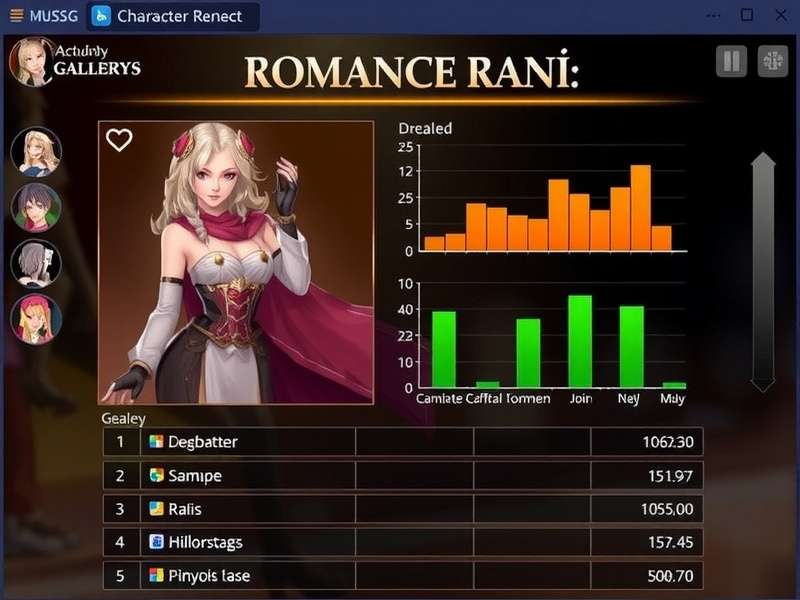Select the red-hooded blonde character avatar
The height and width of the screenshot is (600, 800).
(x=36, y=320)
